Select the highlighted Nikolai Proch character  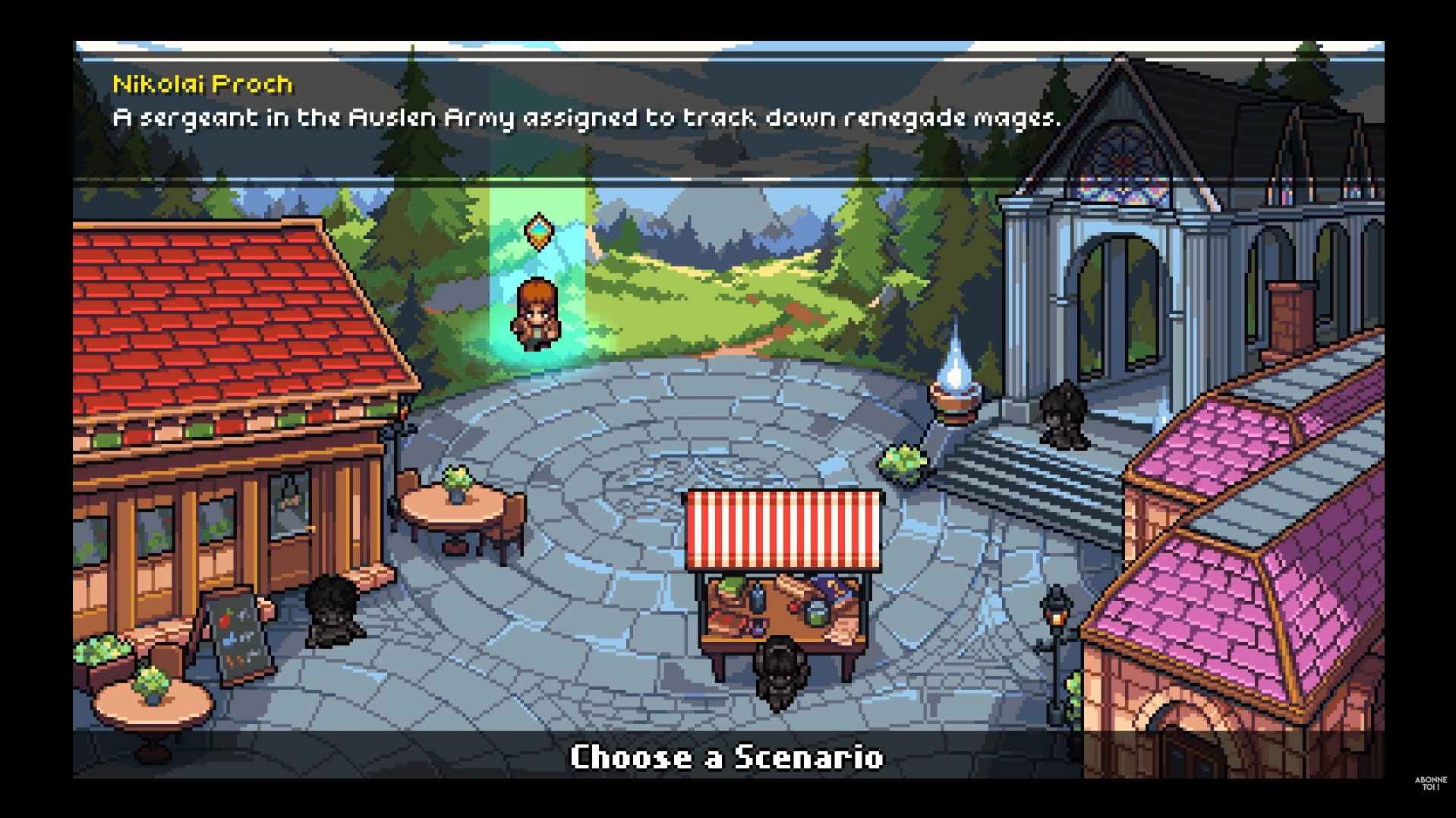click(x=537, y=315)
